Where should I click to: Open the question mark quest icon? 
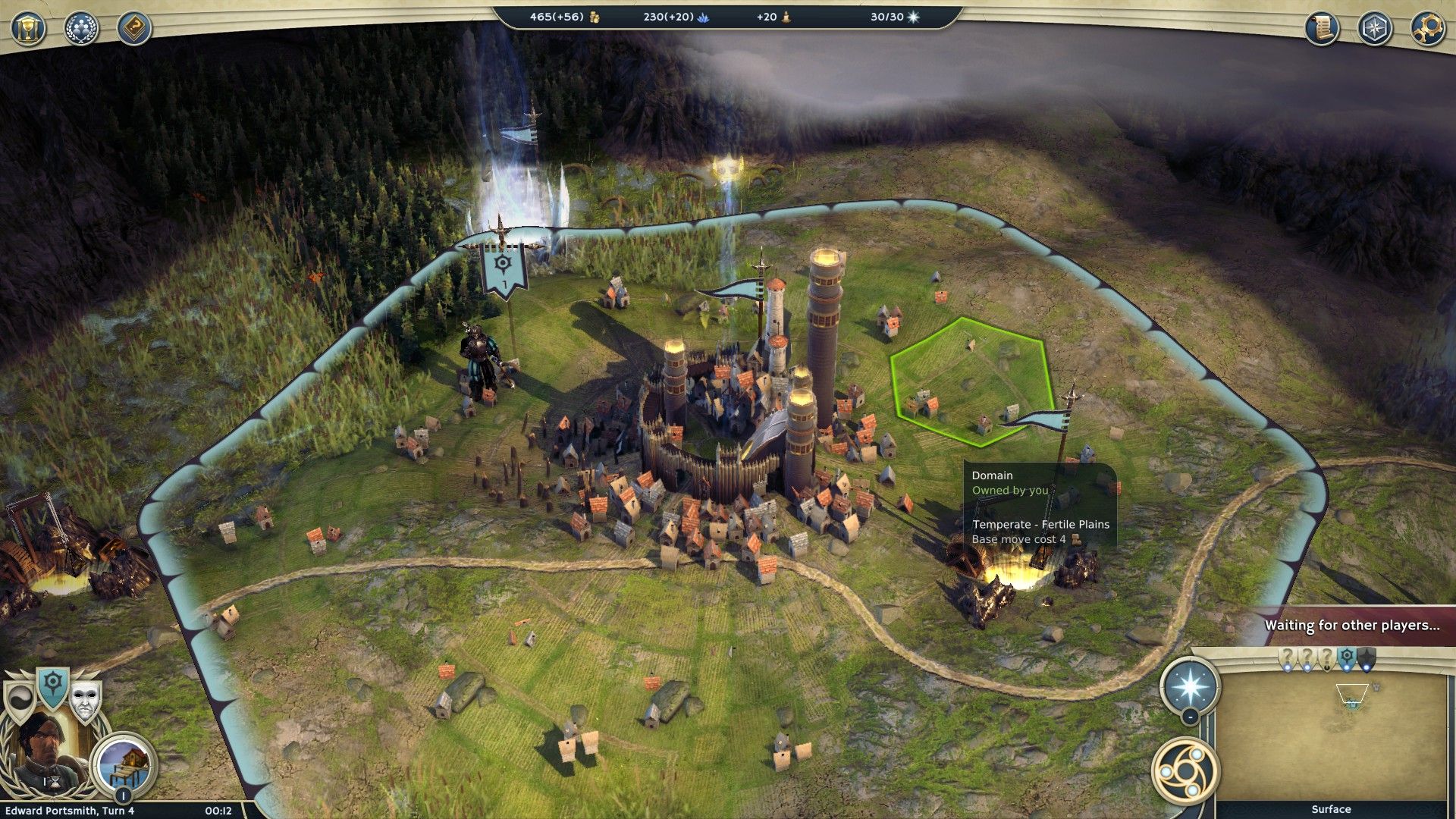point(134,29)
